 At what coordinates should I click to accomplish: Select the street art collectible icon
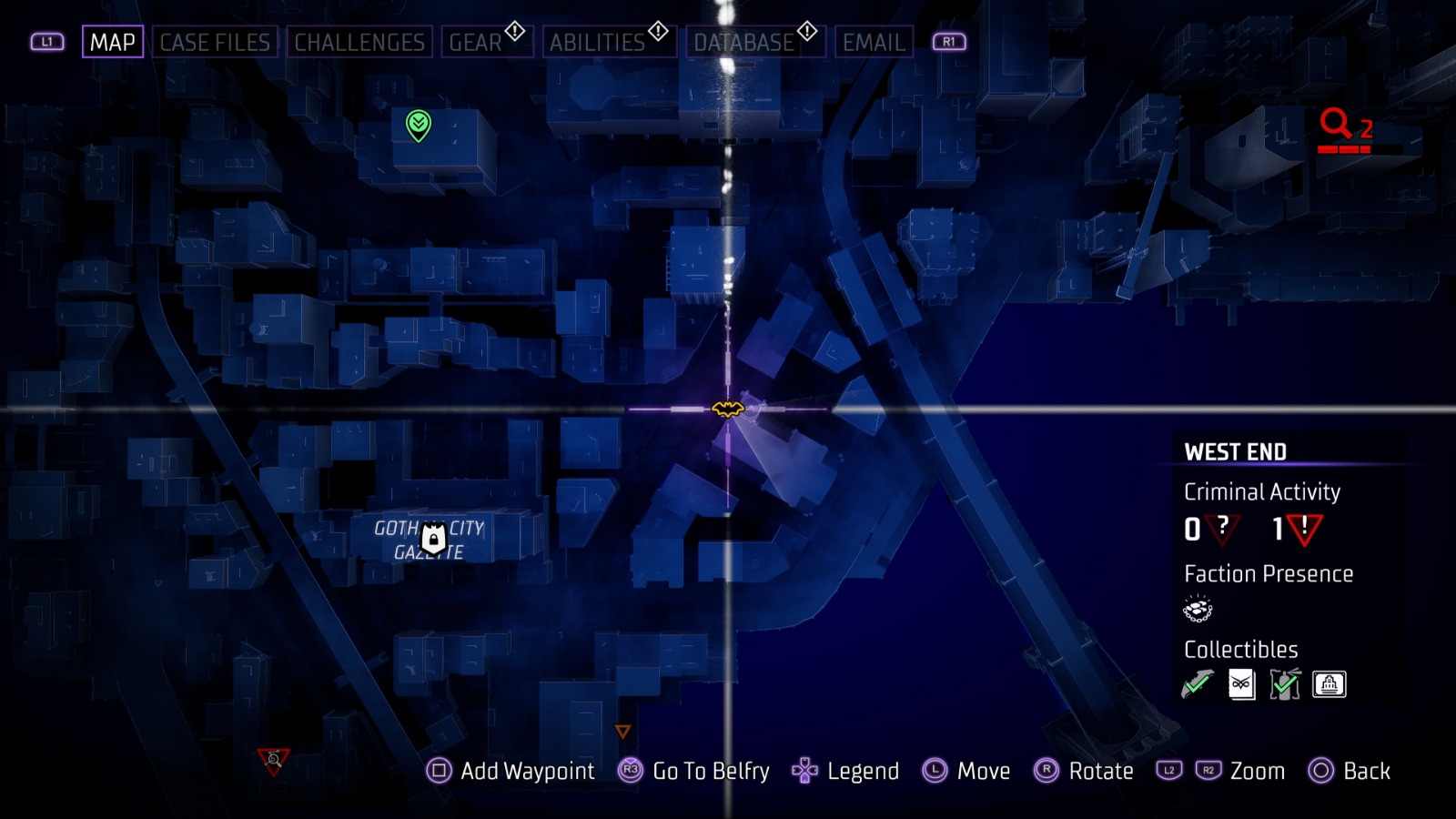point(1285,683)
